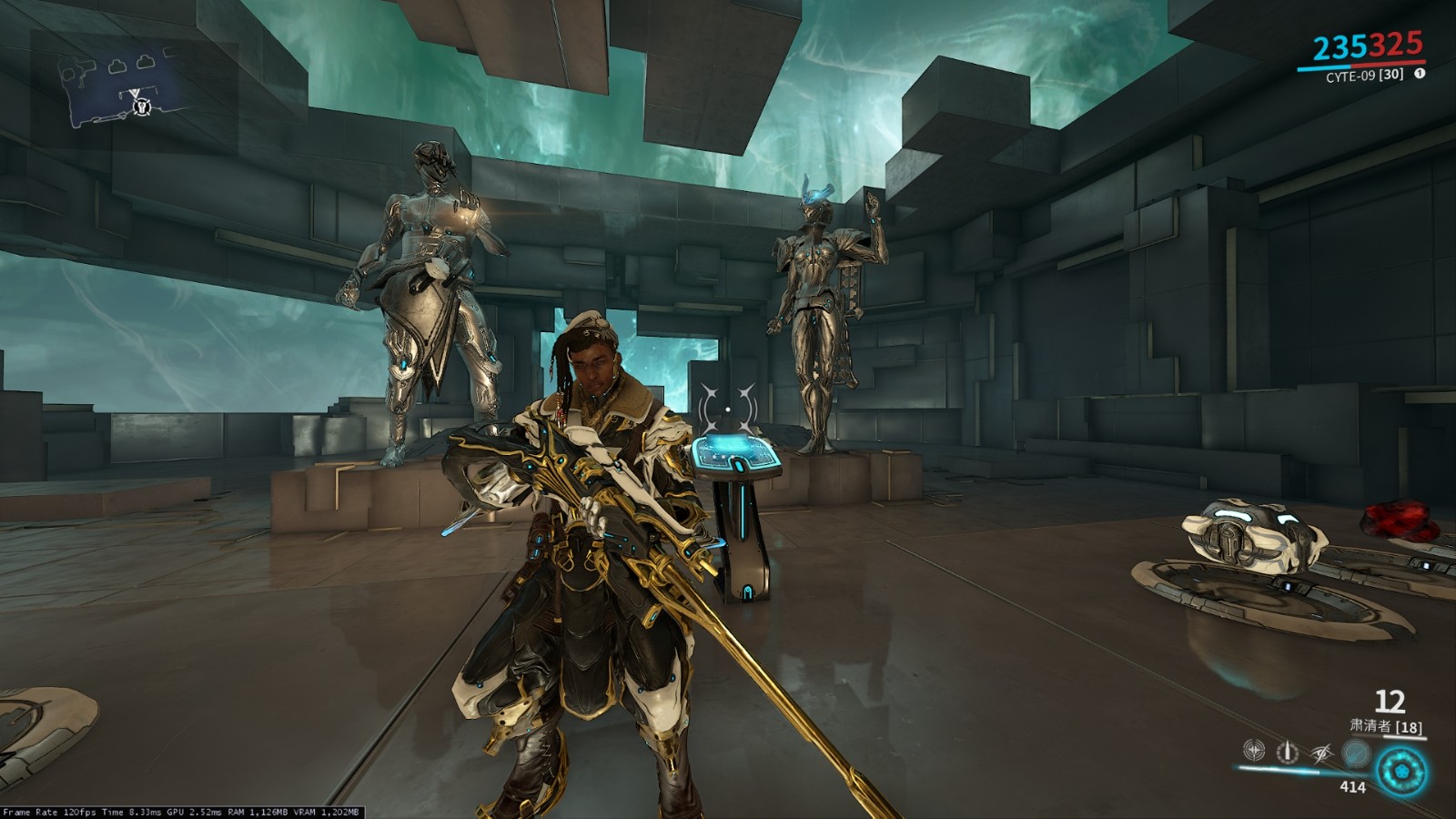The image size is (1456, 819).
Task: Open the minimap in the corner
Action: [127, 88]
